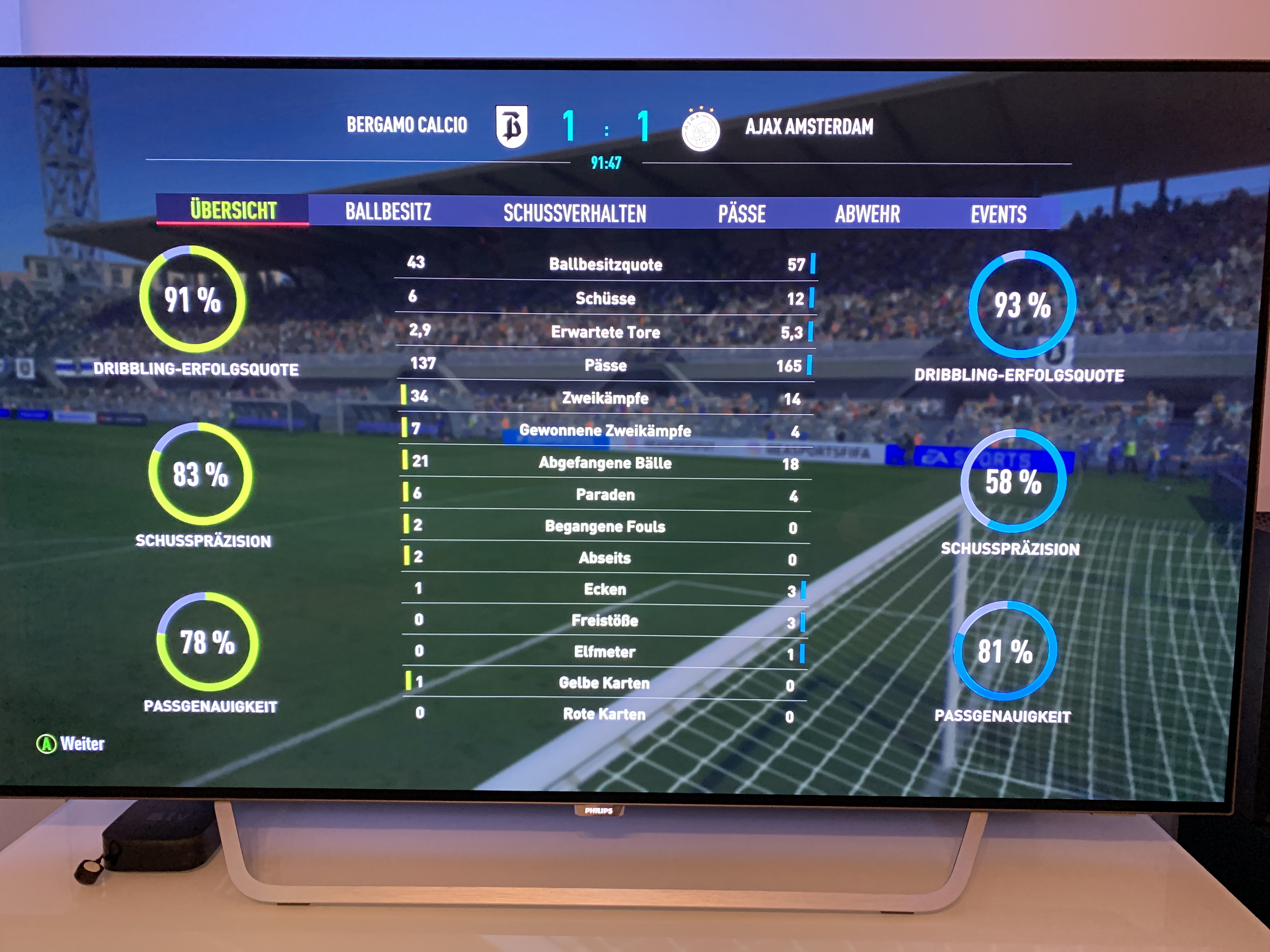
Task: View the Events tab
Action: 998,215
